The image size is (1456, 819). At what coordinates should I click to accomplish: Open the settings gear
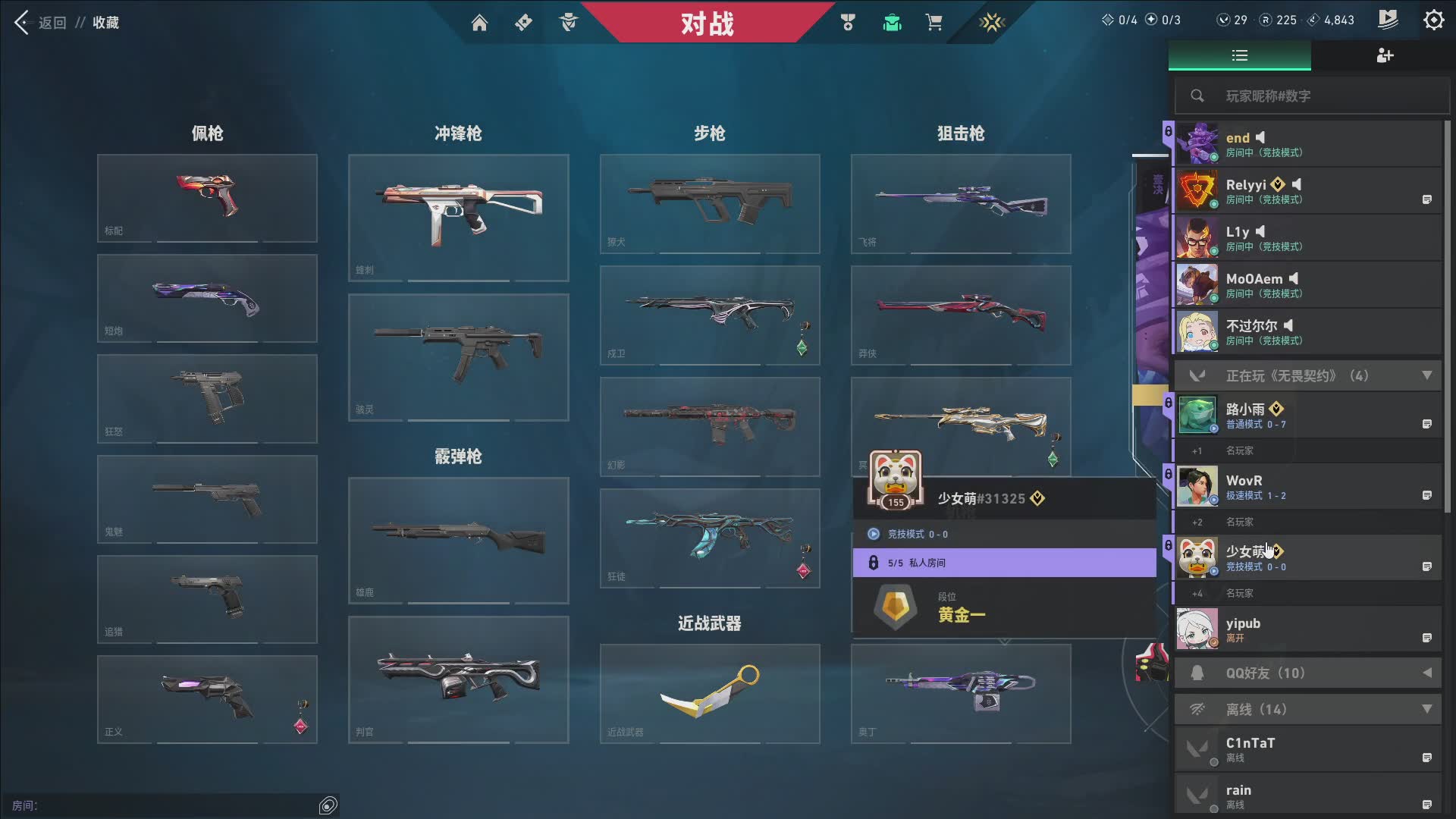pyautogui.click(x=1433, y=20)
